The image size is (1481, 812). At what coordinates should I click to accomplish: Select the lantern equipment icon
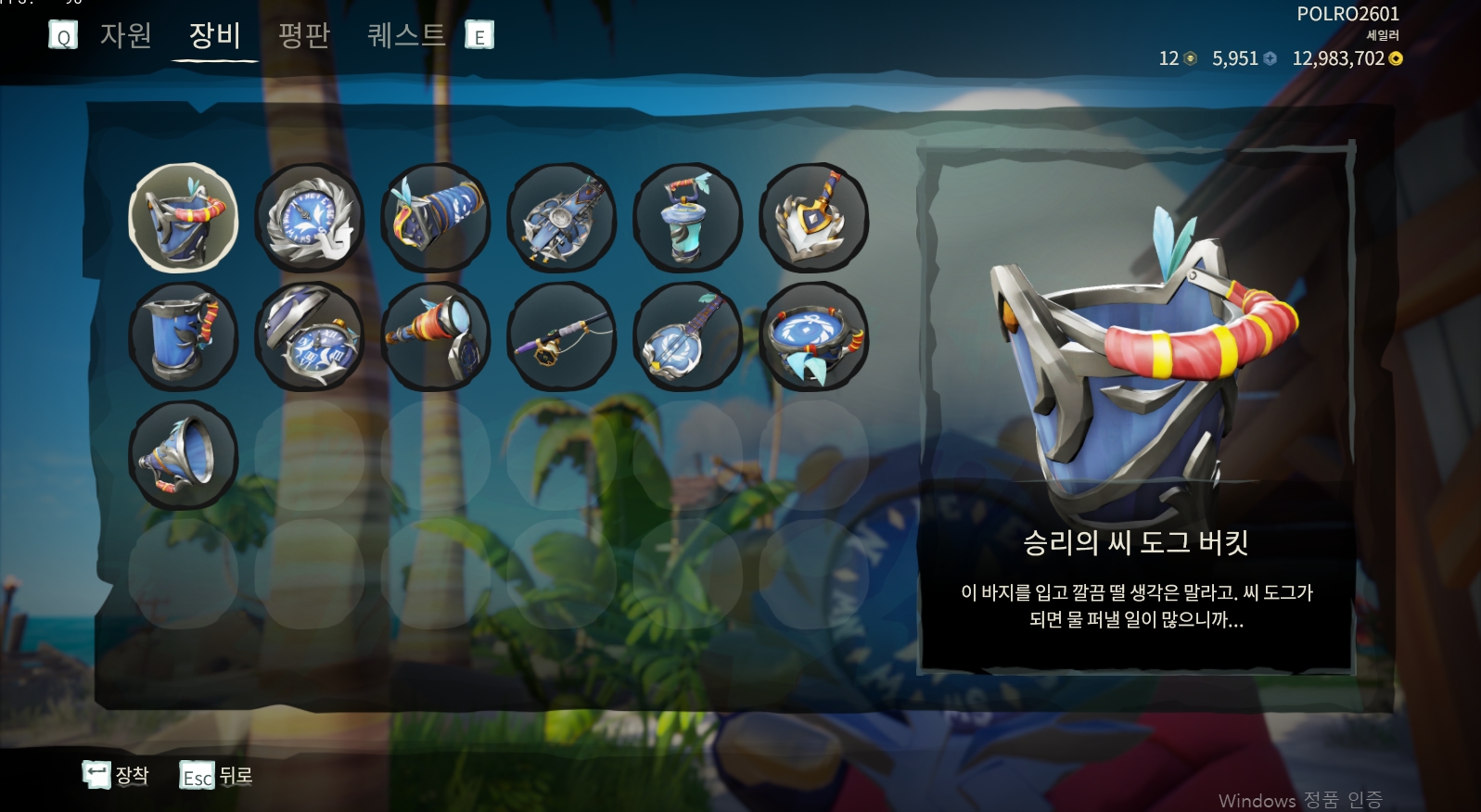coord(687,217)
